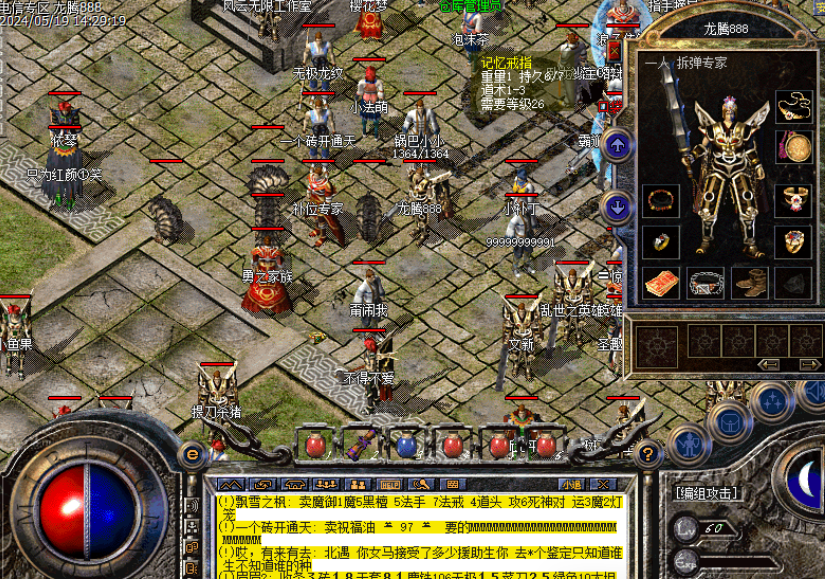
Task: Click the orange question mark help button
Action: point(647,455)
